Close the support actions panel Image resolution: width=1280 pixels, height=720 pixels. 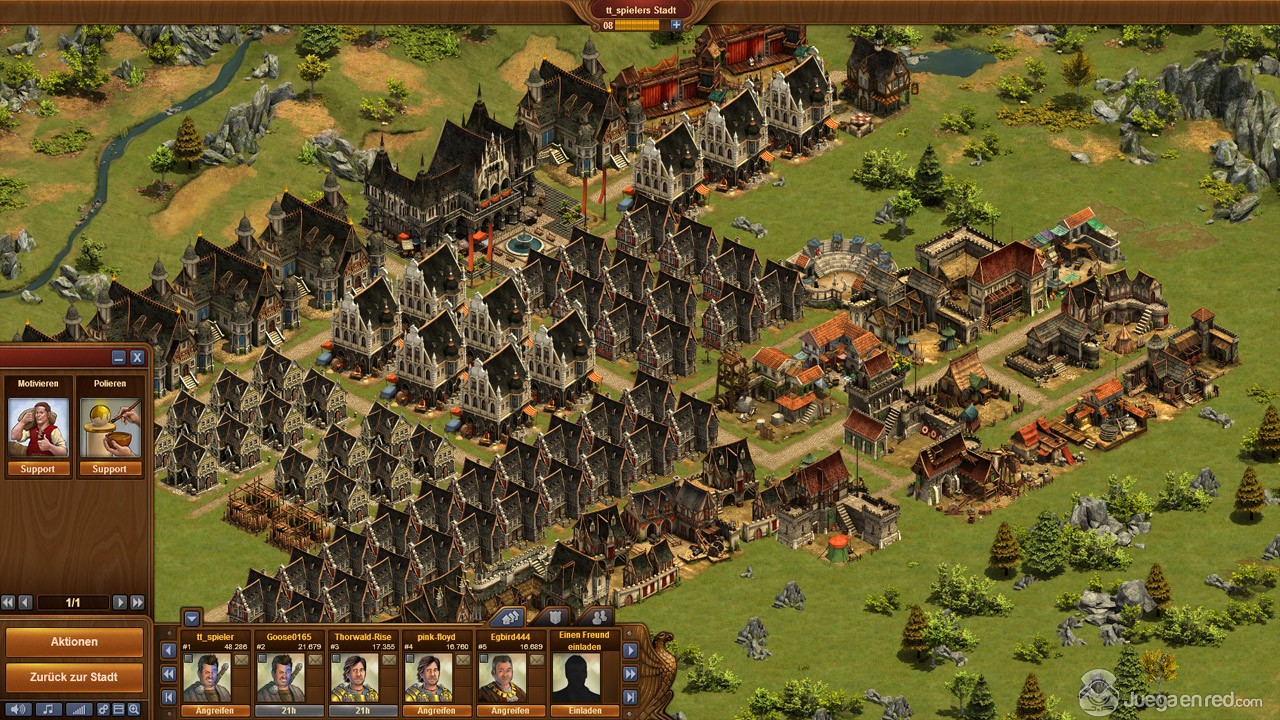[x=137, y=357]
